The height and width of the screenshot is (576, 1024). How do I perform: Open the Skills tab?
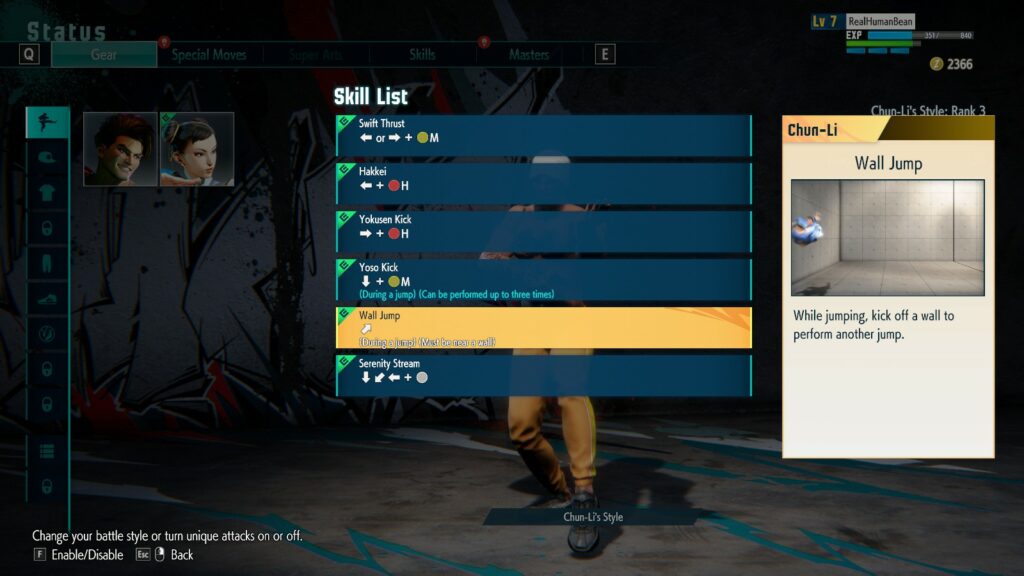[x=422, y=55]
